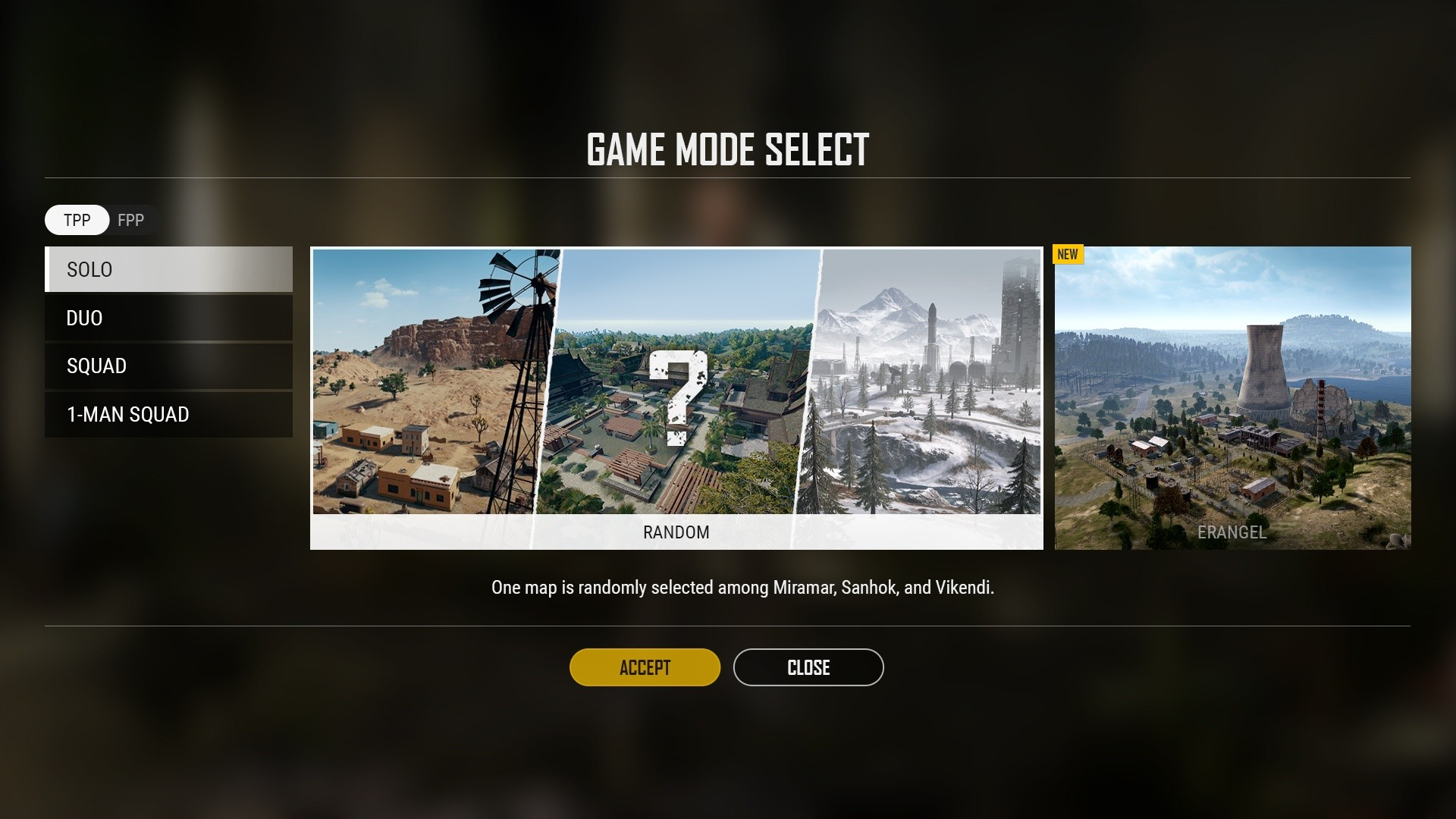Switch to FPP perspective
Screen dimensions: 1456x819
(131, 220)
